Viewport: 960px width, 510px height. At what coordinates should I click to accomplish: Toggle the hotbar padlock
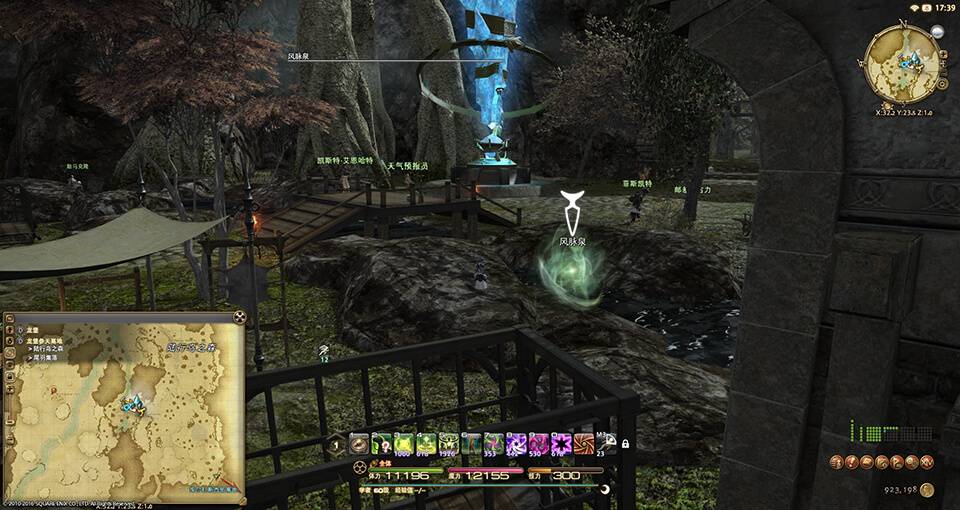625,444
